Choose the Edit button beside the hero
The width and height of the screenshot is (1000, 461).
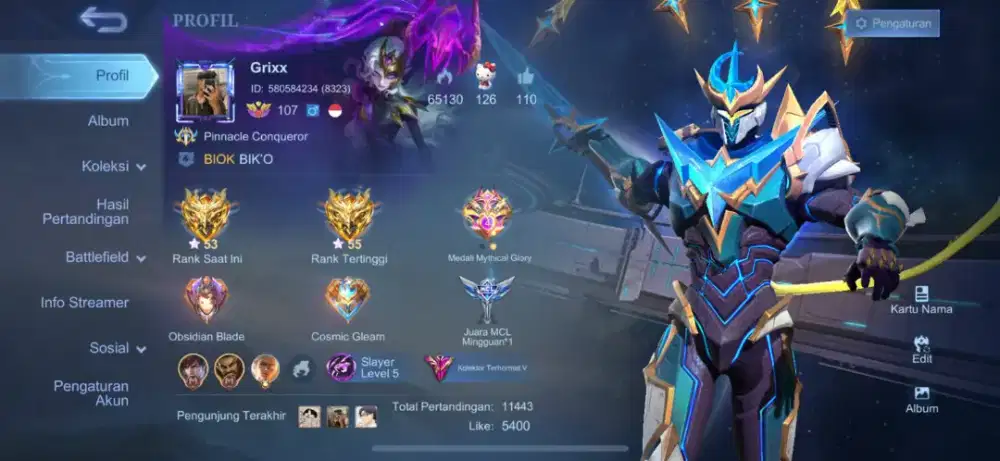921,349
